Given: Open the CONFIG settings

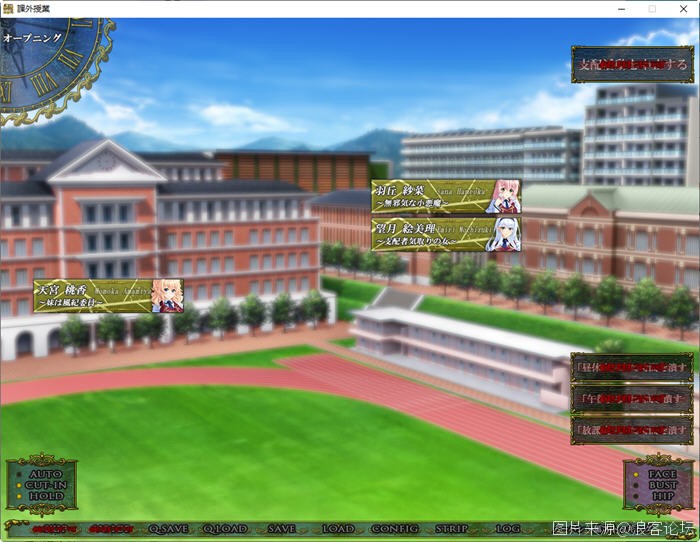Looking at the screenshot, I should [395, 528].
